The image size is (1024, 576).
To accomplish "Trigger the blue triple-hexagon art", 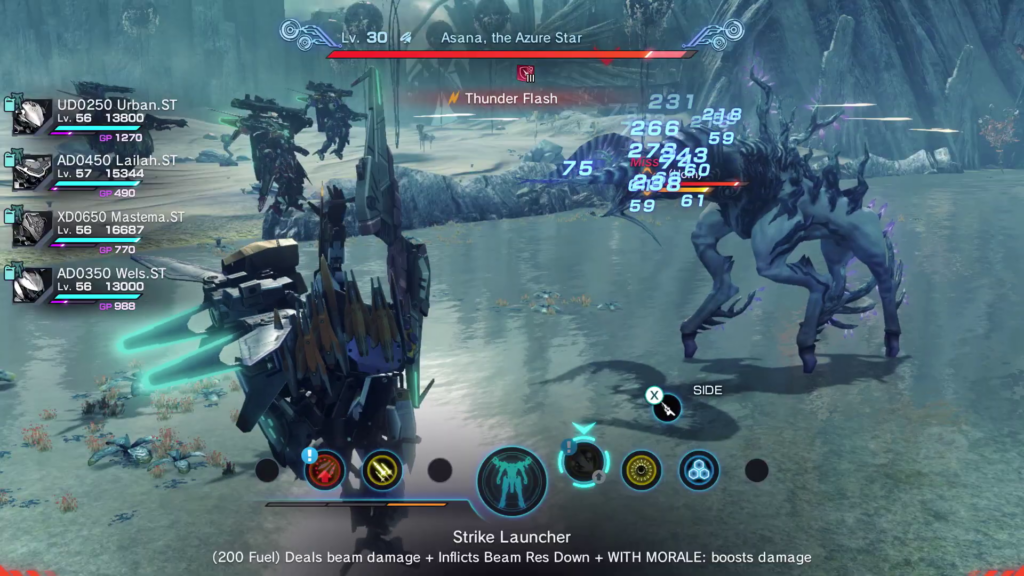I will (698, 470).
